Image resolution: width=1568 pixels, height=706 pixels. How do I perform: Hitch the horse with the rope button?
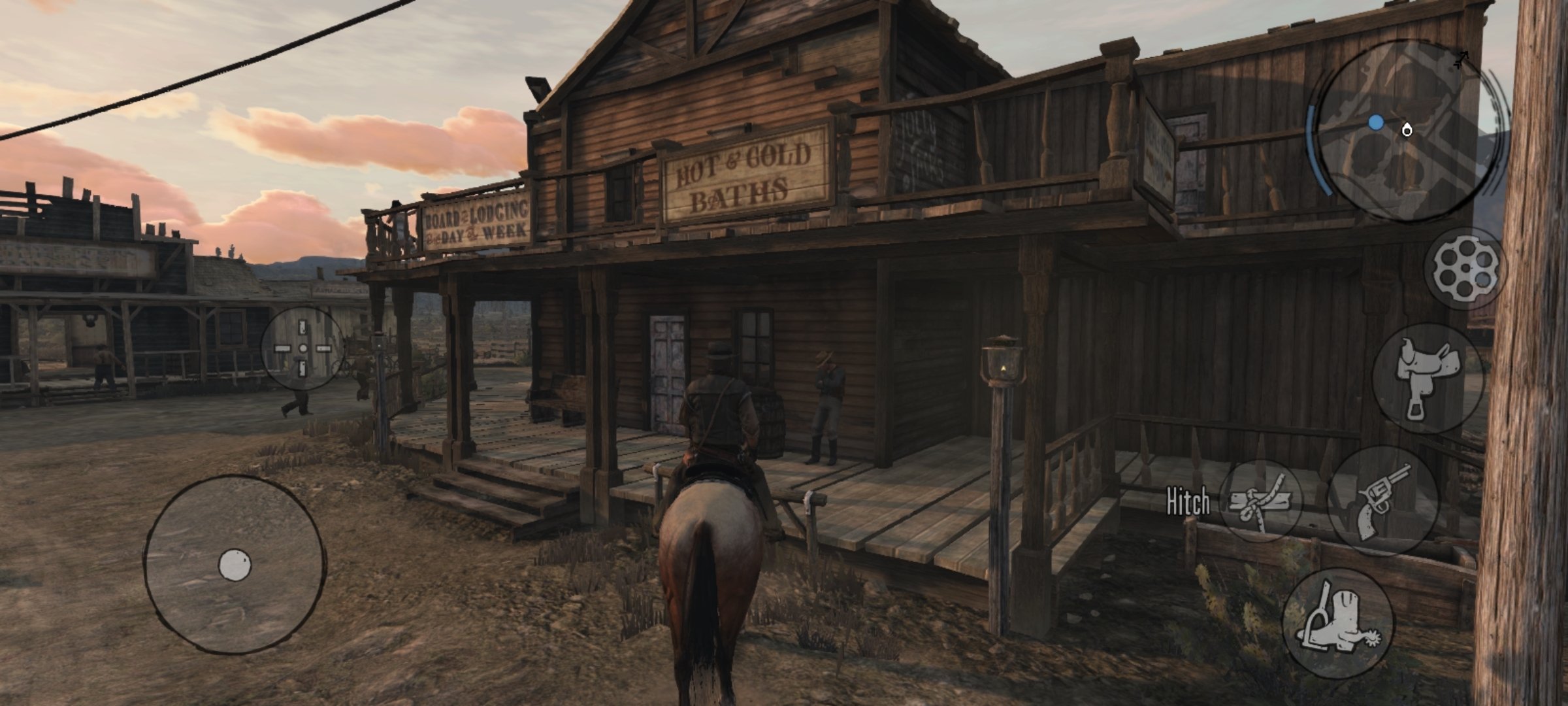[1260, 501]
